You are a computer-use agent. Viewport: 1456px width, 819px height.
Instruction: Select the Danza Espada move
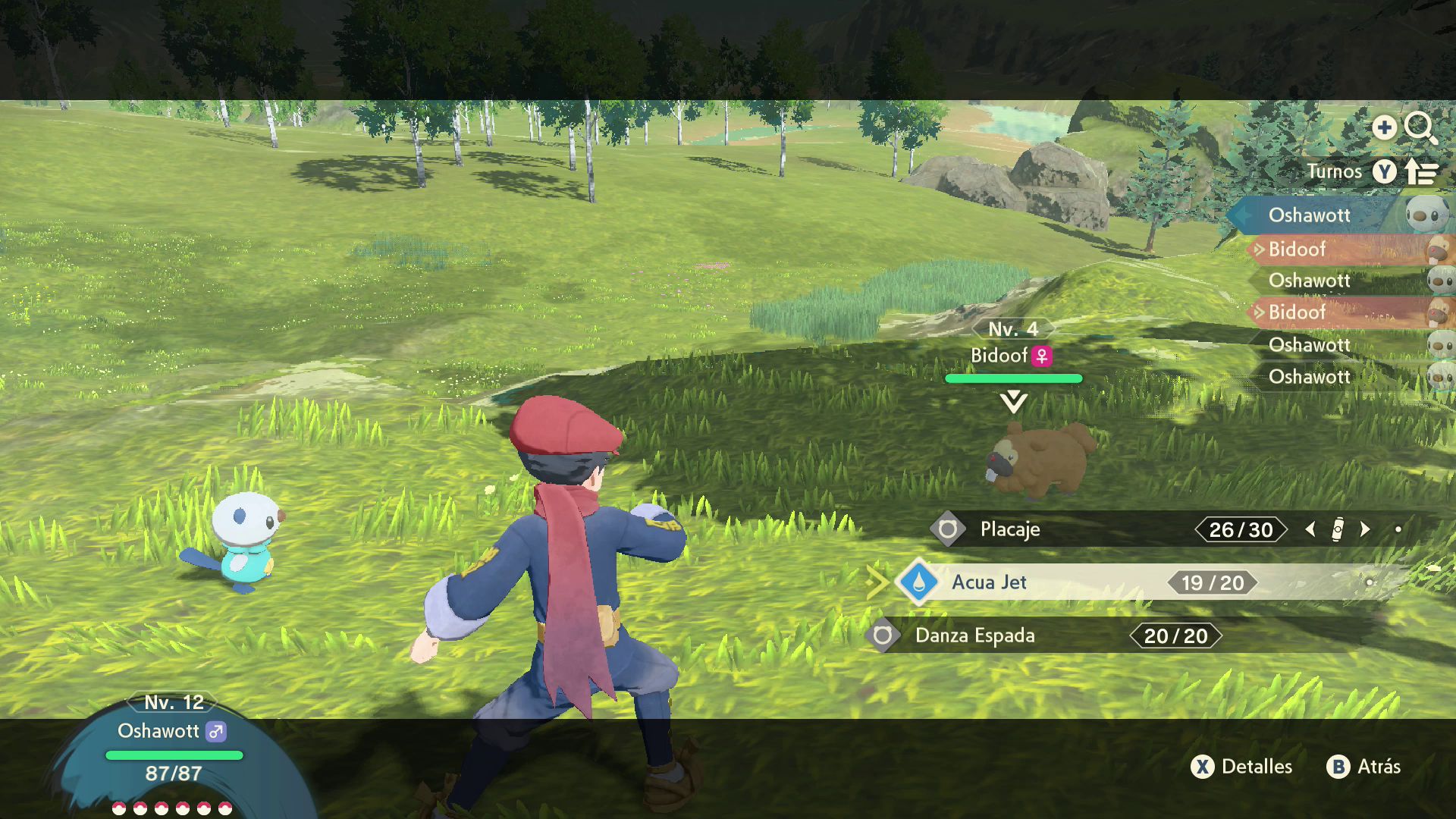pyautogui.click(x=974, y=635)
